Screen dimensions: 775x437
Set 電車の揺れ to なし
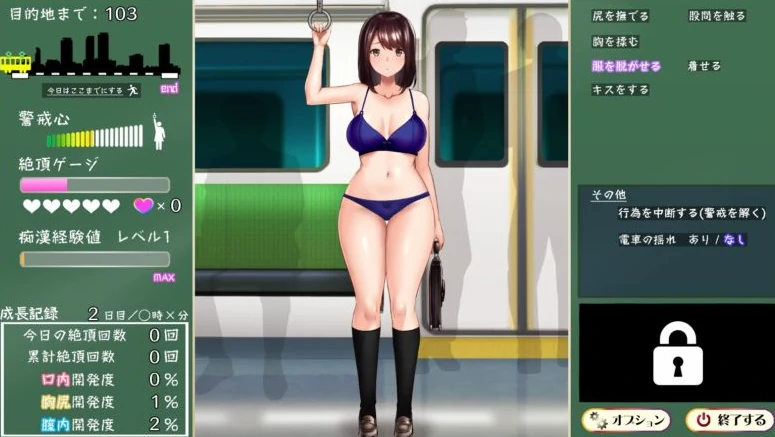(734, 240)
